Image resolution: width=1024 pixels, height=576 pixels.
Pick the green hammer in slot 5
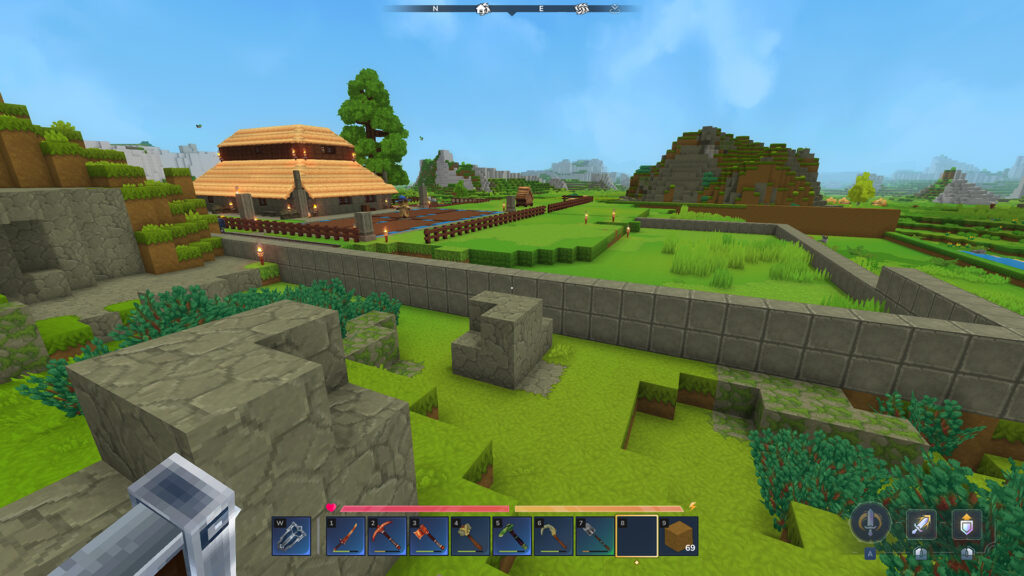click(x=511, y=536)
